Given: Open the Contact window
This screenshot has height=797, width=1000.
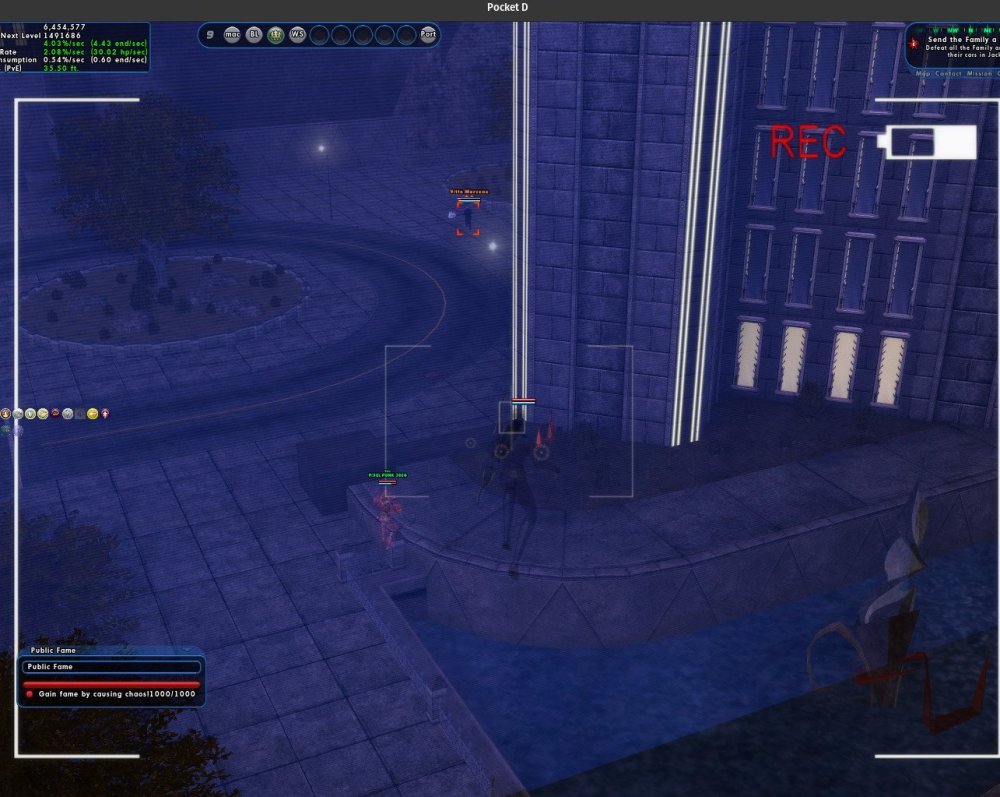Looking at the screenshot, I should (948, 74).
